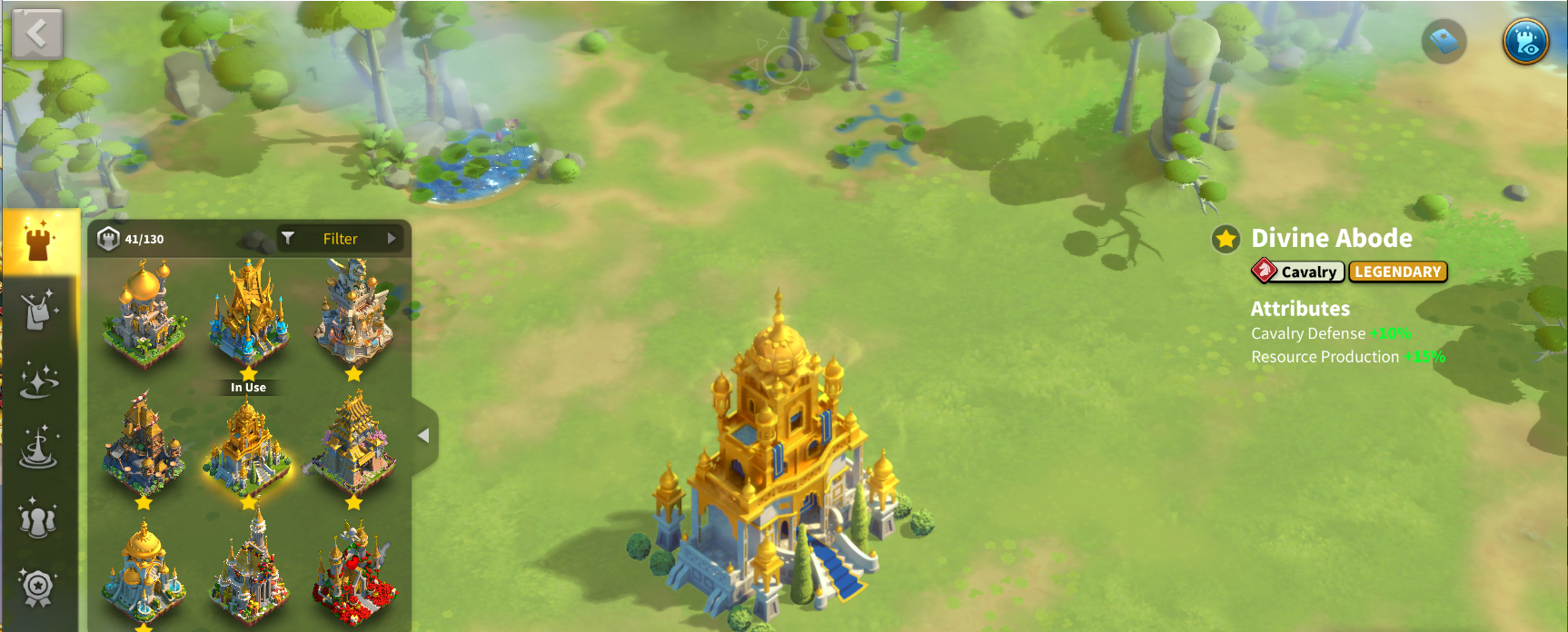The height and width of the screenshot is (632, 1568).
Task: Pick the dark blue pirate-style city theme
Action: (x=144, y=445)
